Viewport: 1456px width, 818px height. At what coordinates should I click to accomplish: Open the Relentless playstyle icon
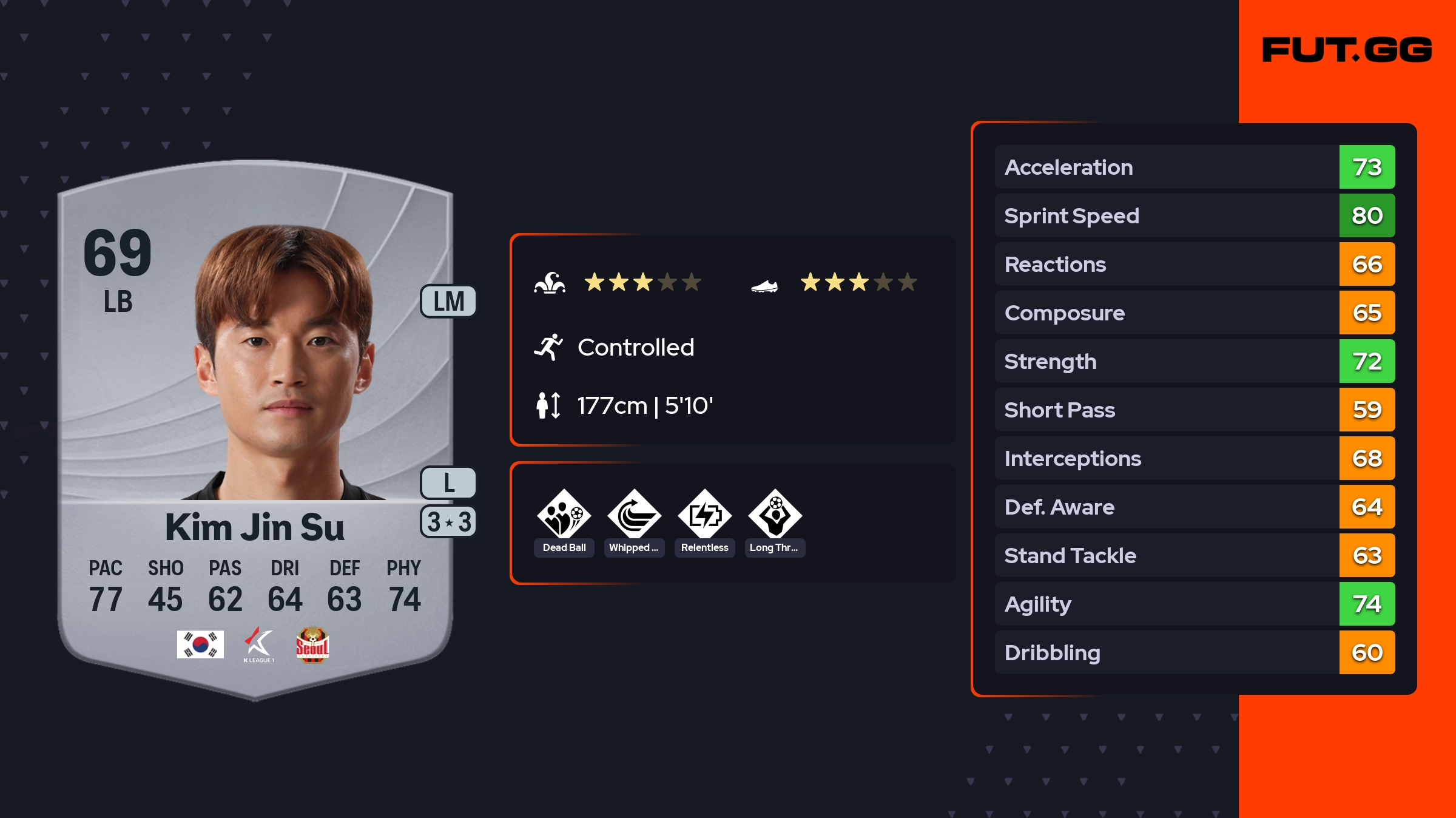704,515
